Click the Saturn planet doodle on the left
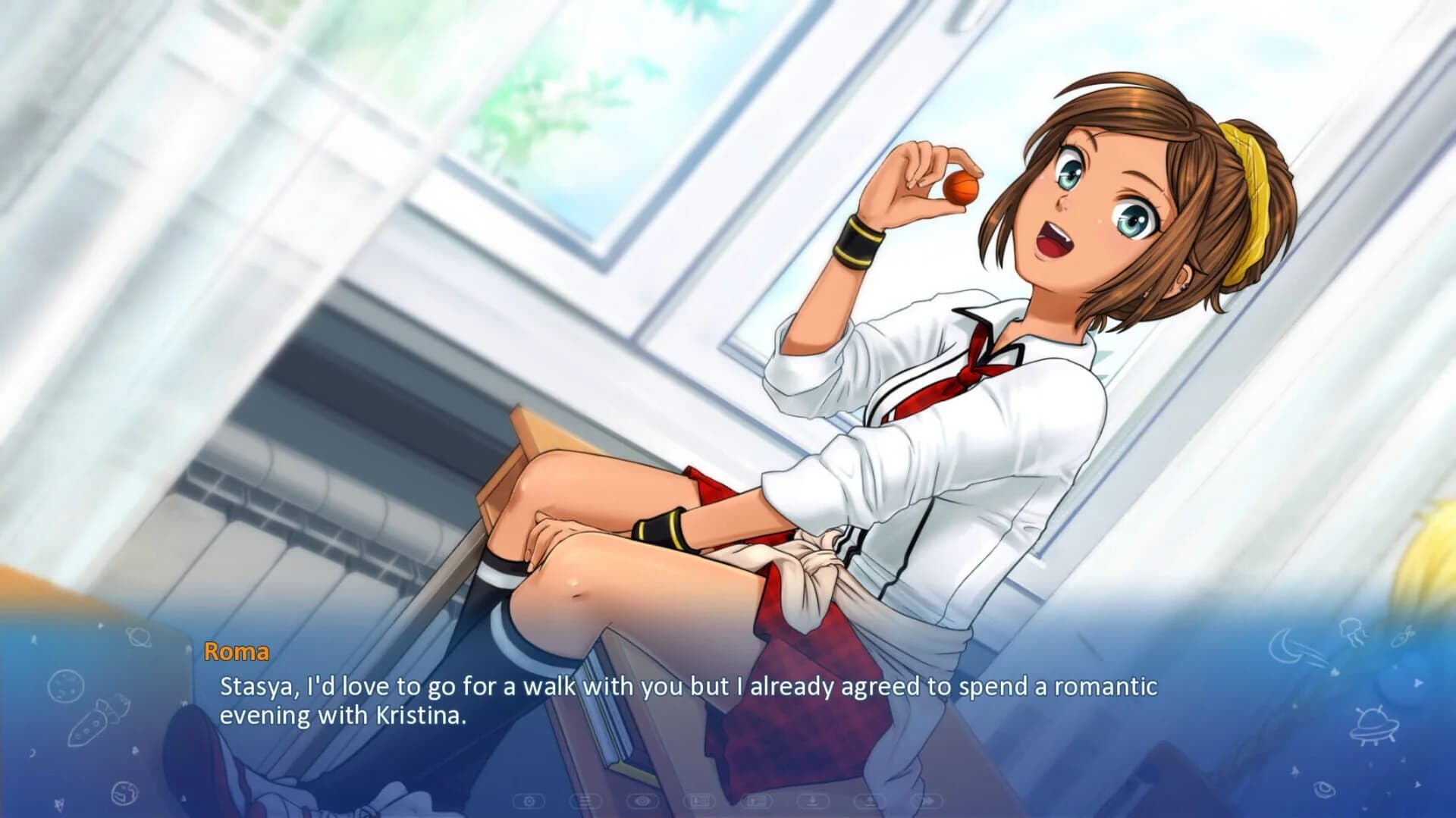 pos(139,638)
